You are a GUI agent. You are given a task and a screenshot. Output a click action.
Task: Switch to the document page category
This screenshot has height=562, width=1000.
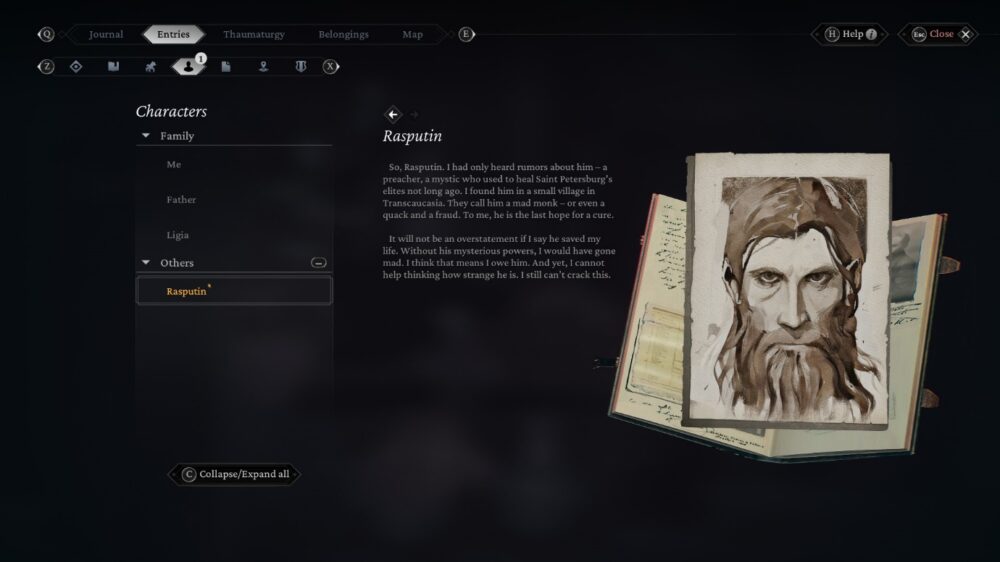coord(226,66)
